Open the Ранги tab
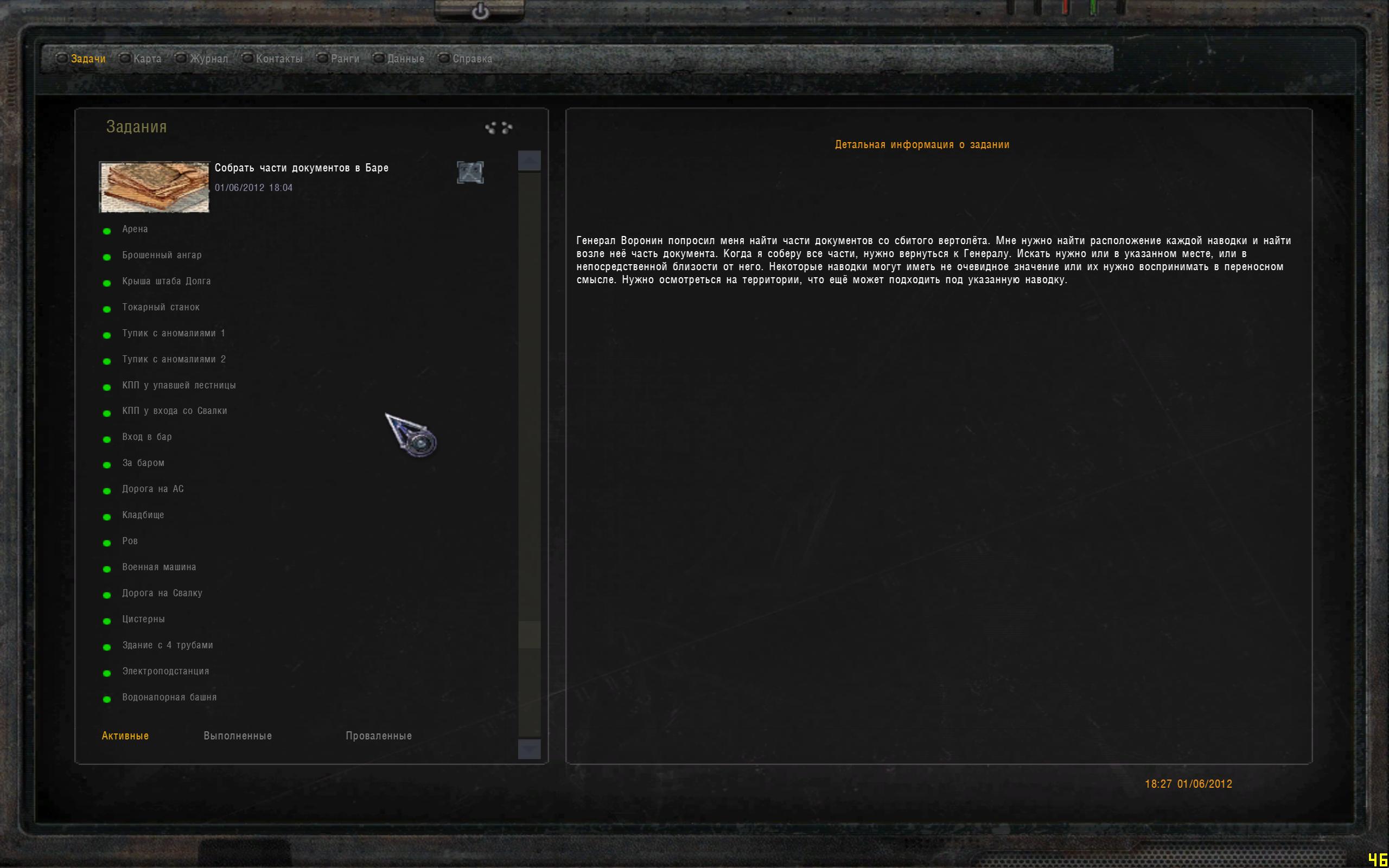The image size is (1389, 868). pyautogui.click(x=345, y=59)
